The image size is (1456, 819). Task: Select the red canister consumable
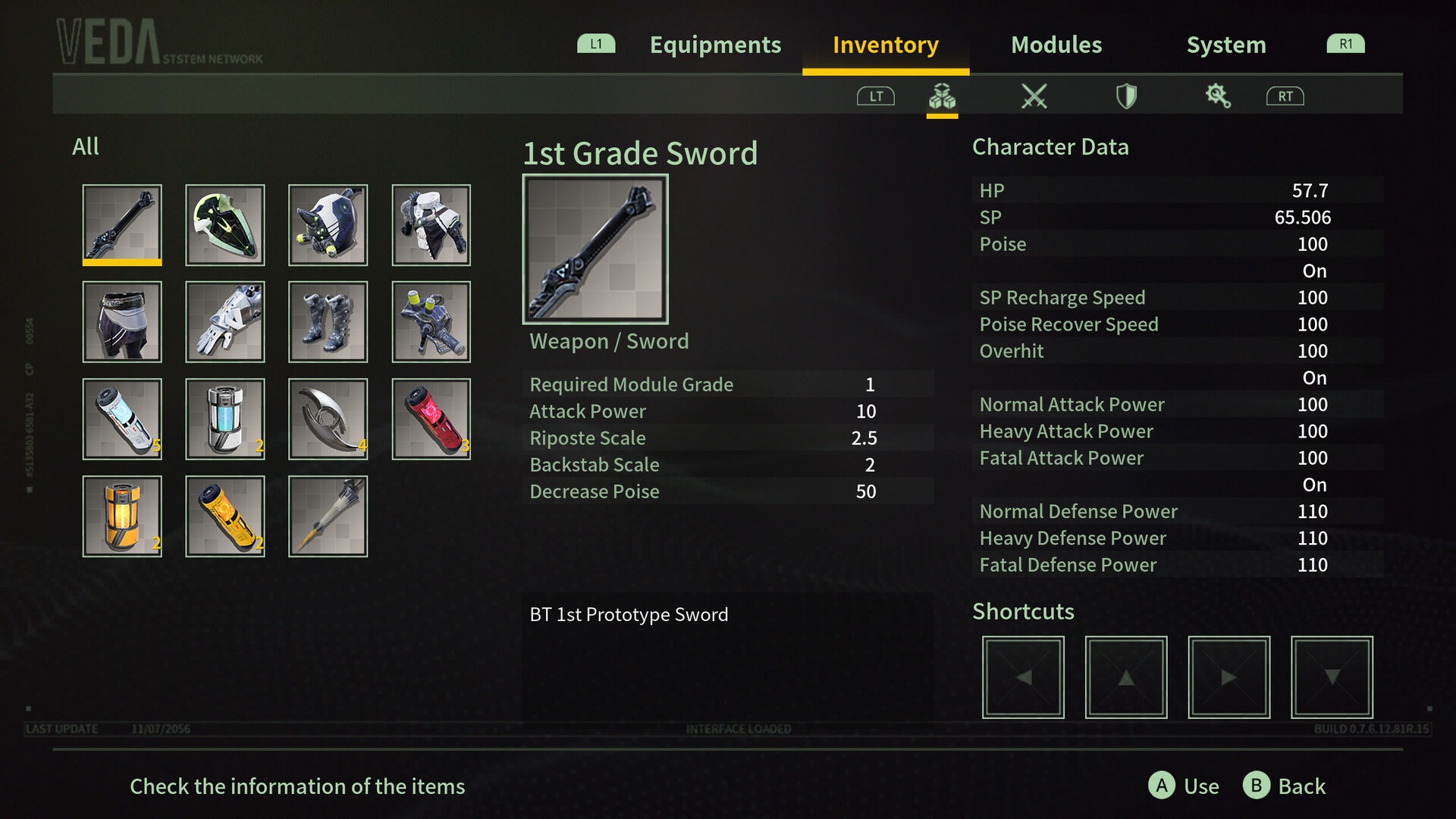(431, 419)
